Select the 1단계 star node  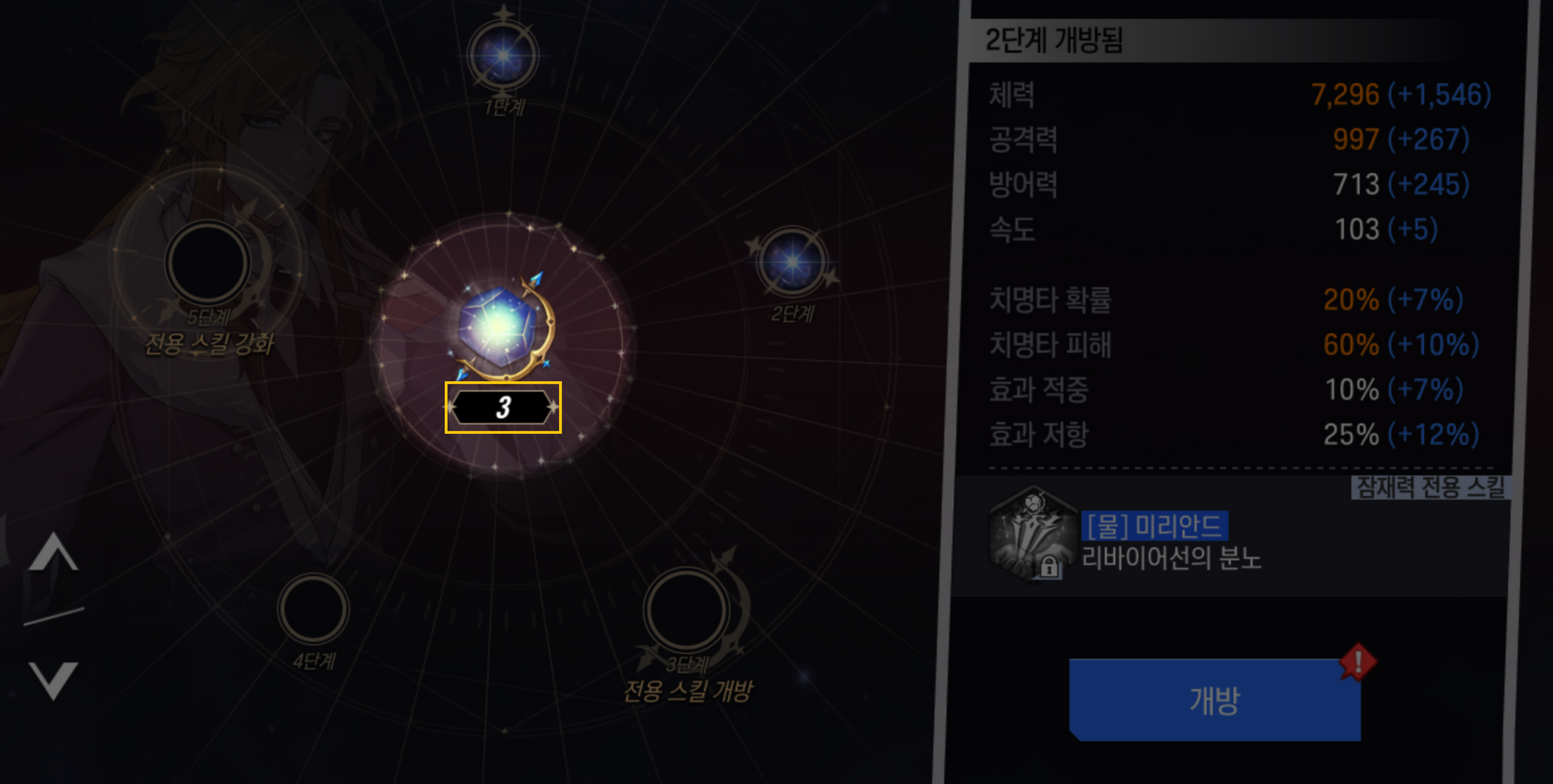503,56
